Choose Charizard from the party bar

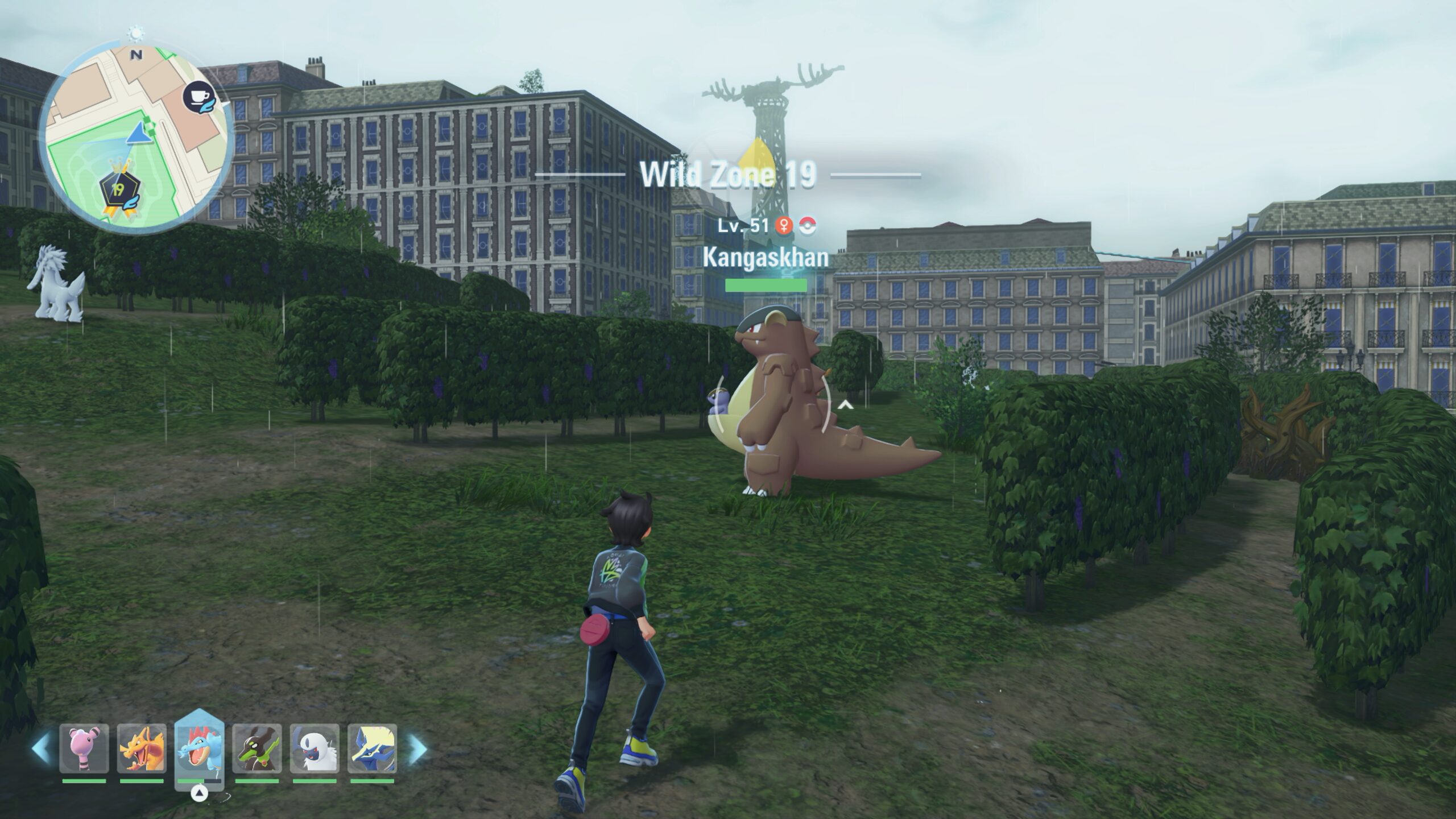pos(142,748)
